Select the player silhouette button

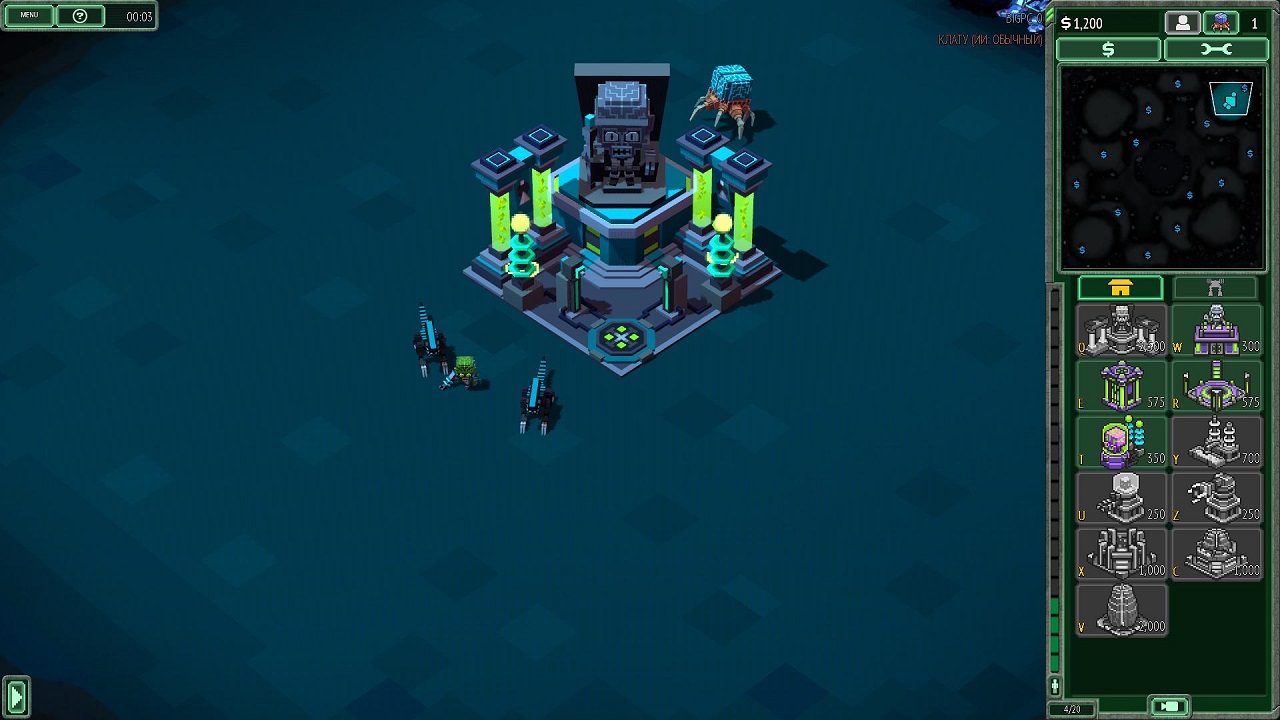click(1182, 23)
